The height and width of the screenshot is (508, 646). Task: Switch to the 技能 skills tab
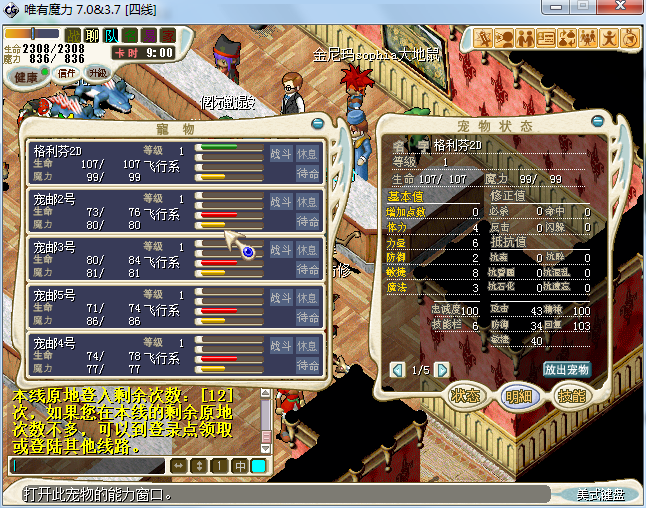pos(568,395)
